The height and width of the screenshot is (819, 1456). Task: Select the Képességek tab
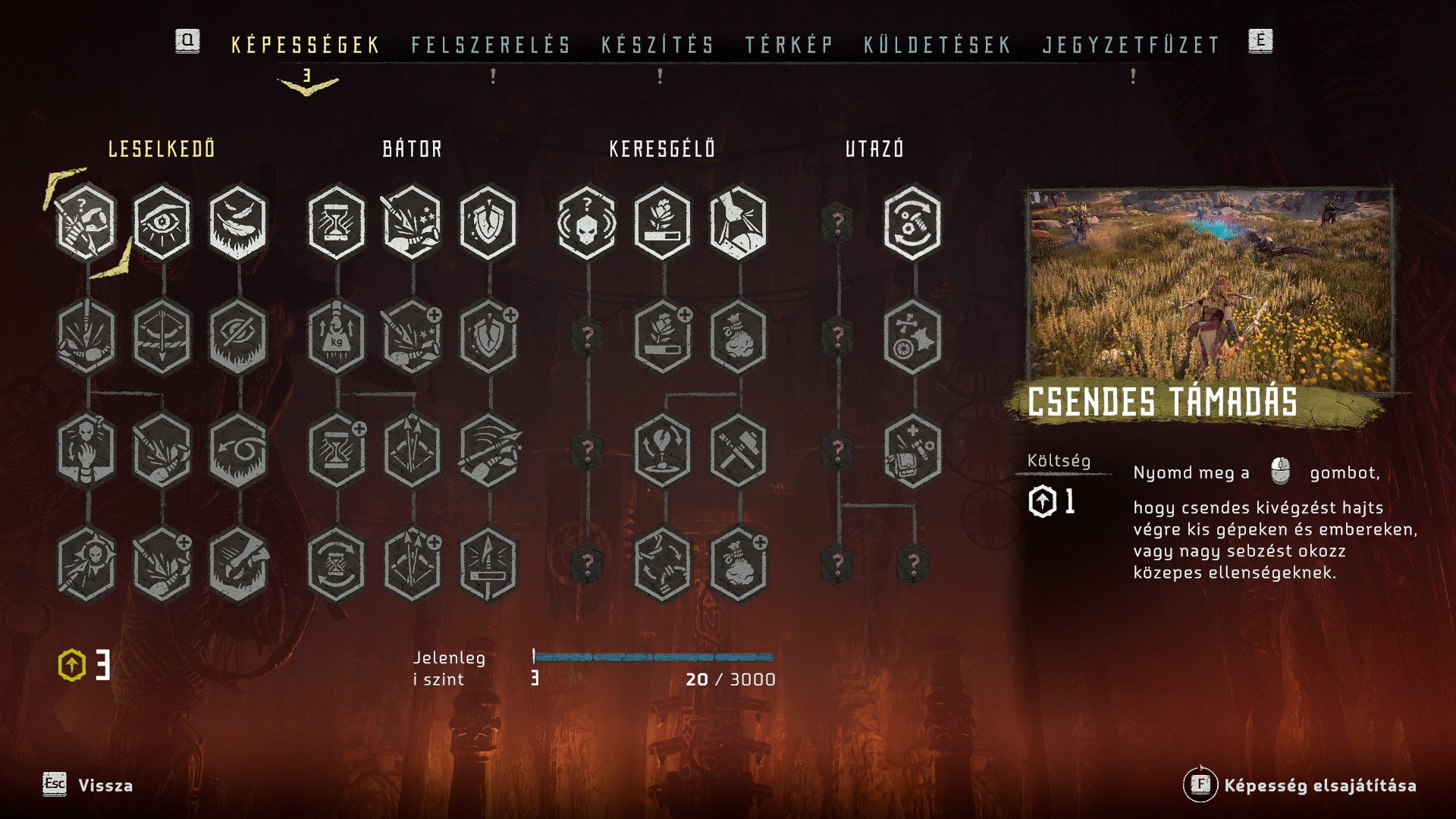click(306, 45)
